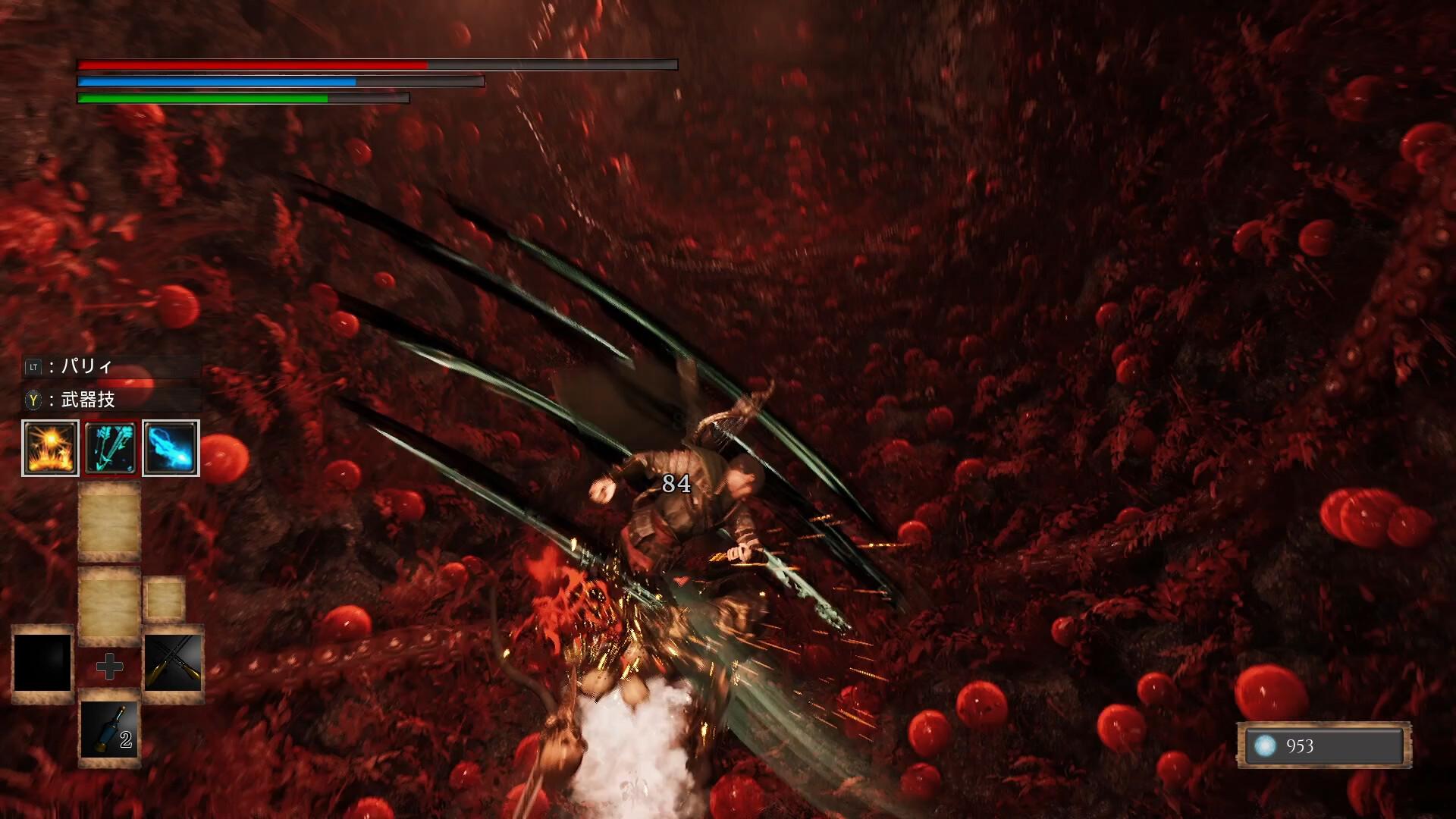Select the blue lightning skill icon
The width and height of the screenshot is (1456, 819).
coord(171,447)
